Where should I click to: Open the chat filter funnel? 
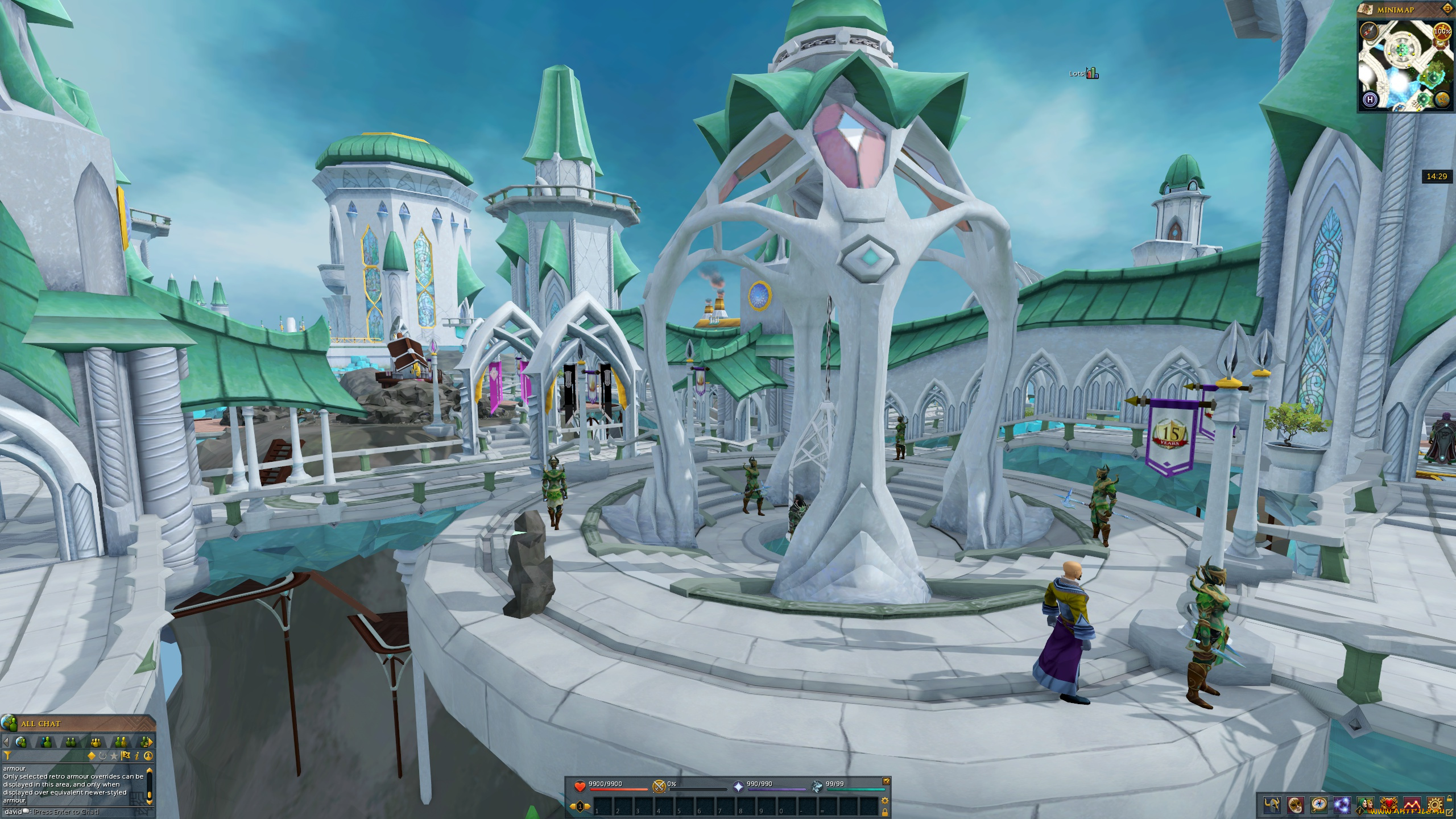[x=8, y=756]
